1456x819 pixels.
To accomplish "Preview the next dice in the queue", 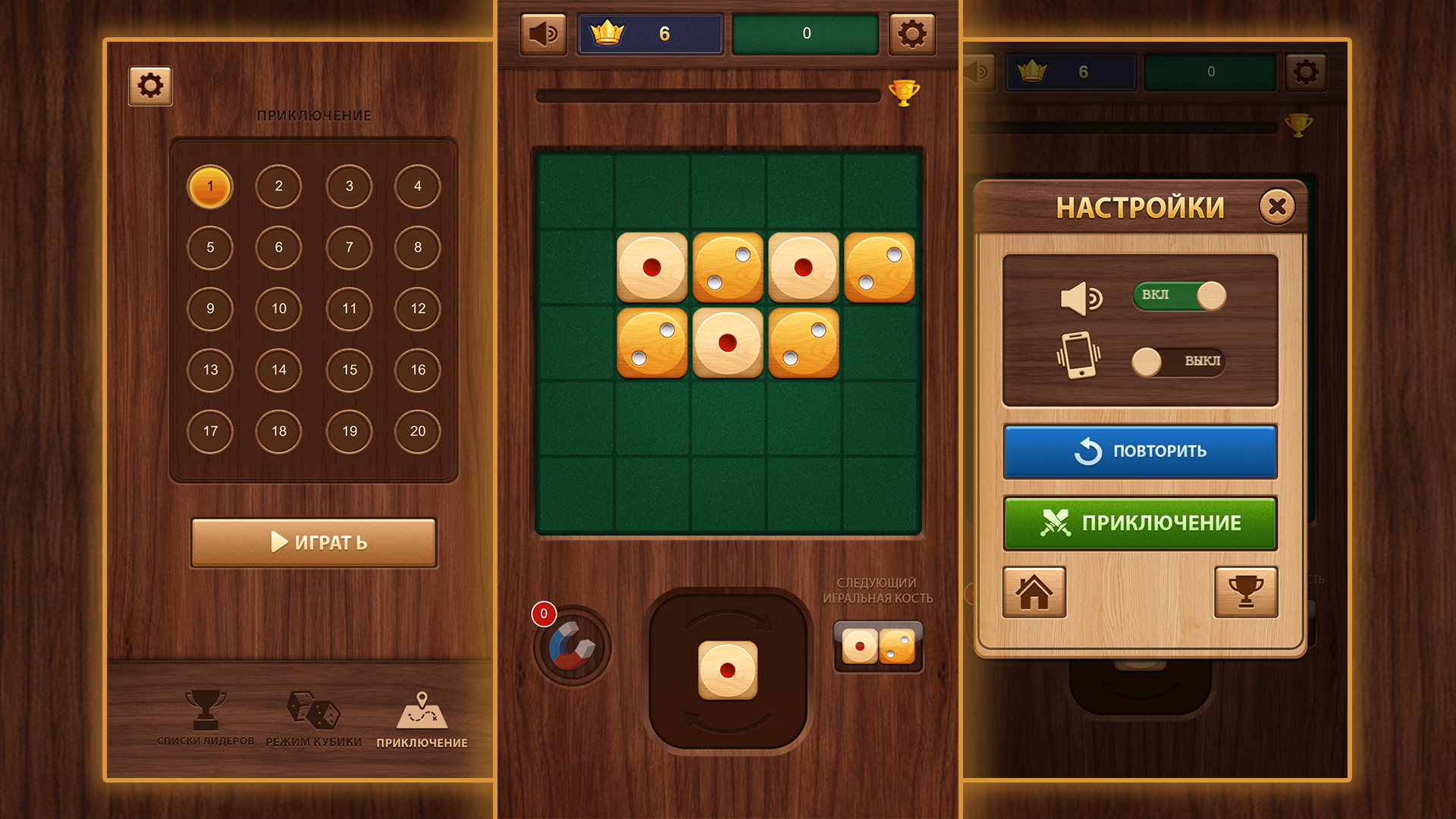I will pyautogui.click(x=878, y=647).
